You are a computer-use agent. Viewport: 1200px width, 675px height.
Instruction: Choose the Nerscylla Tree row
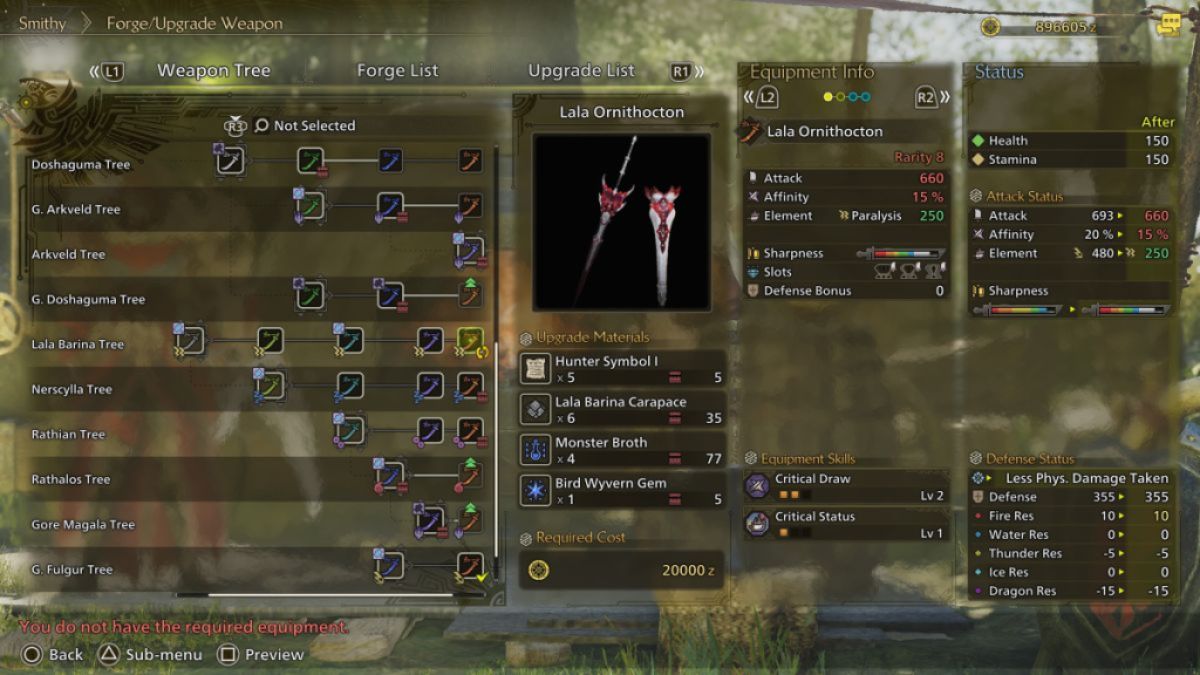coord(71,389)
